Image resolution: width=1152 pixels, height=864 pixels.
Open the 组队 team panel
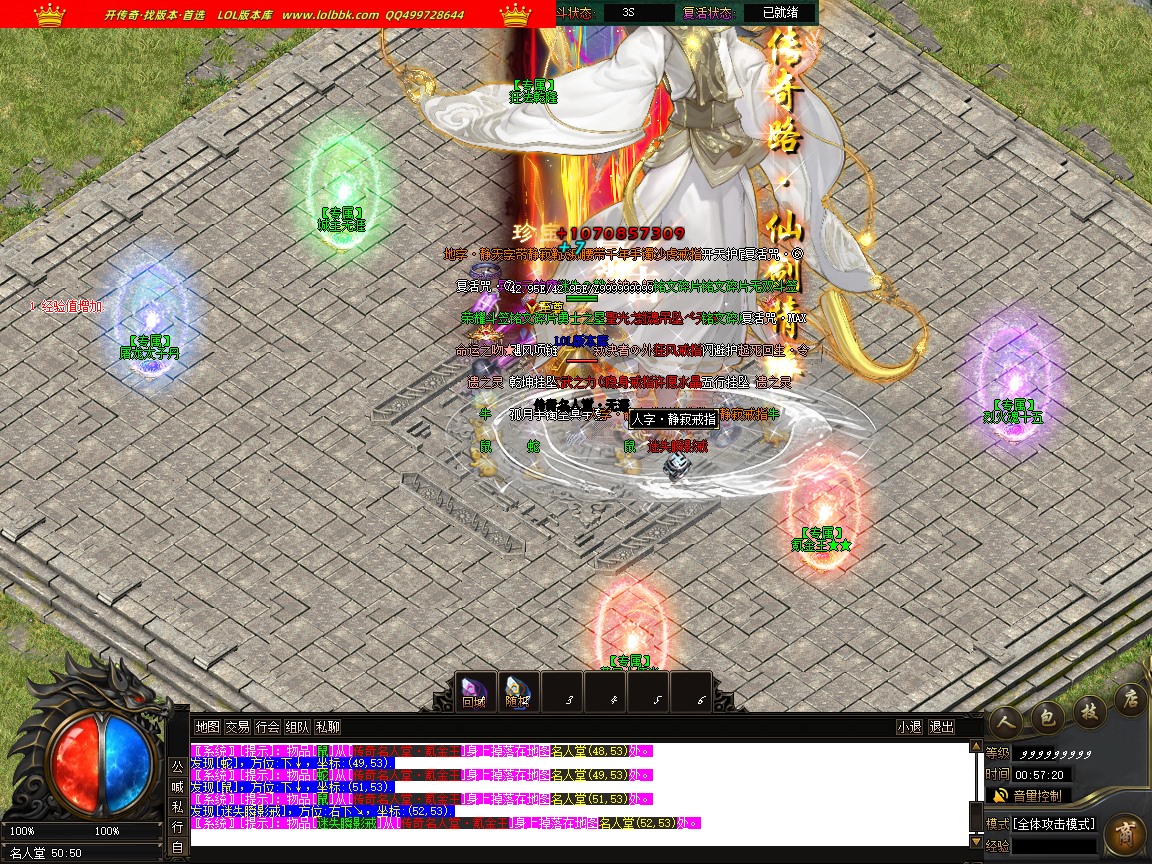point(297,727)
